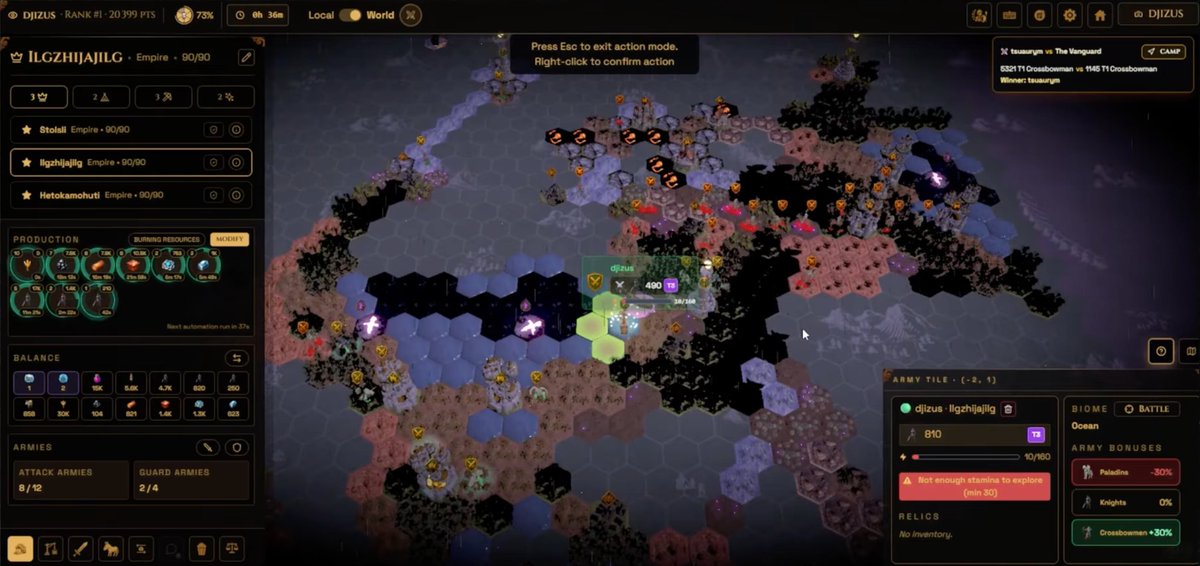This screenshot has height=566, width=1200.
Task: Open the help question mark button
Action: click(1161, 351)
